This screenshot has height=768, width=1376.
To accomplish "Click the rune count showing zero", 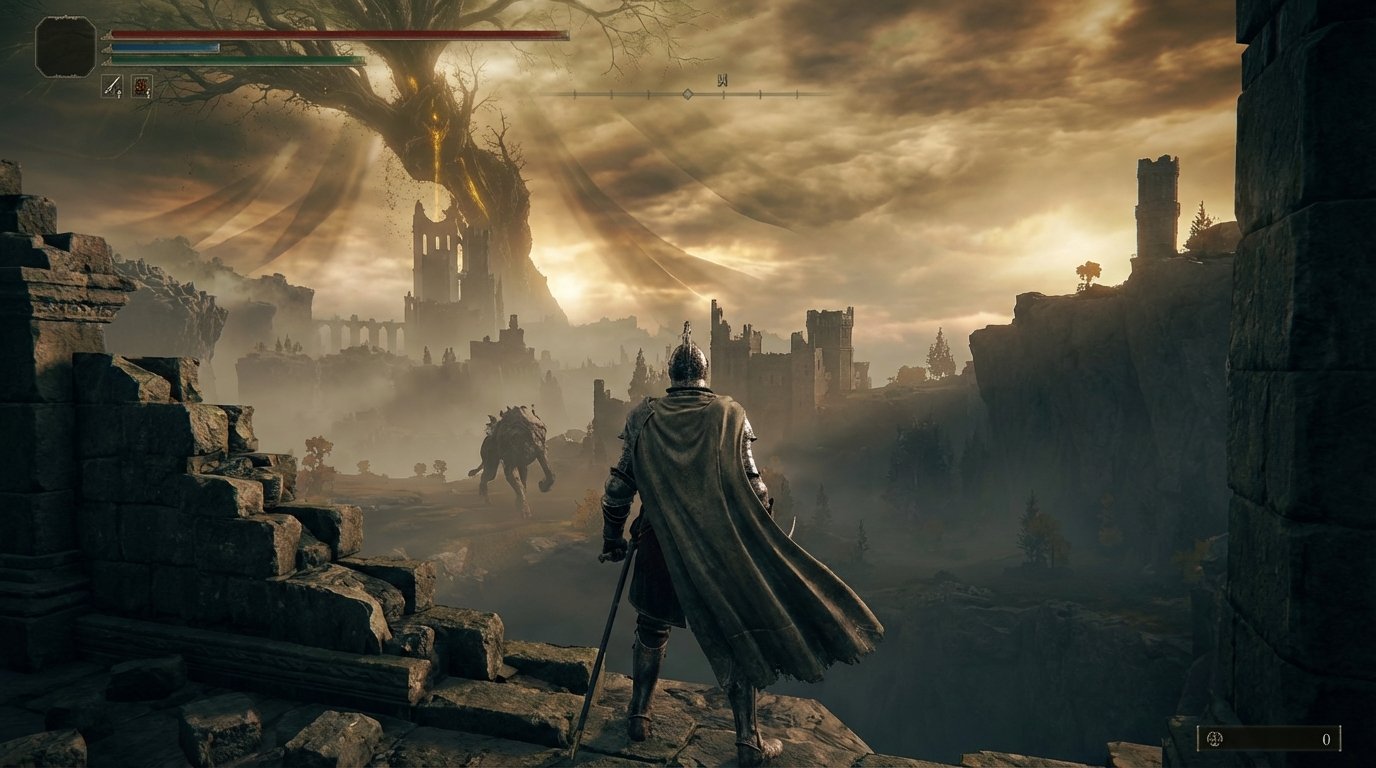I will tap(1328, 737).
